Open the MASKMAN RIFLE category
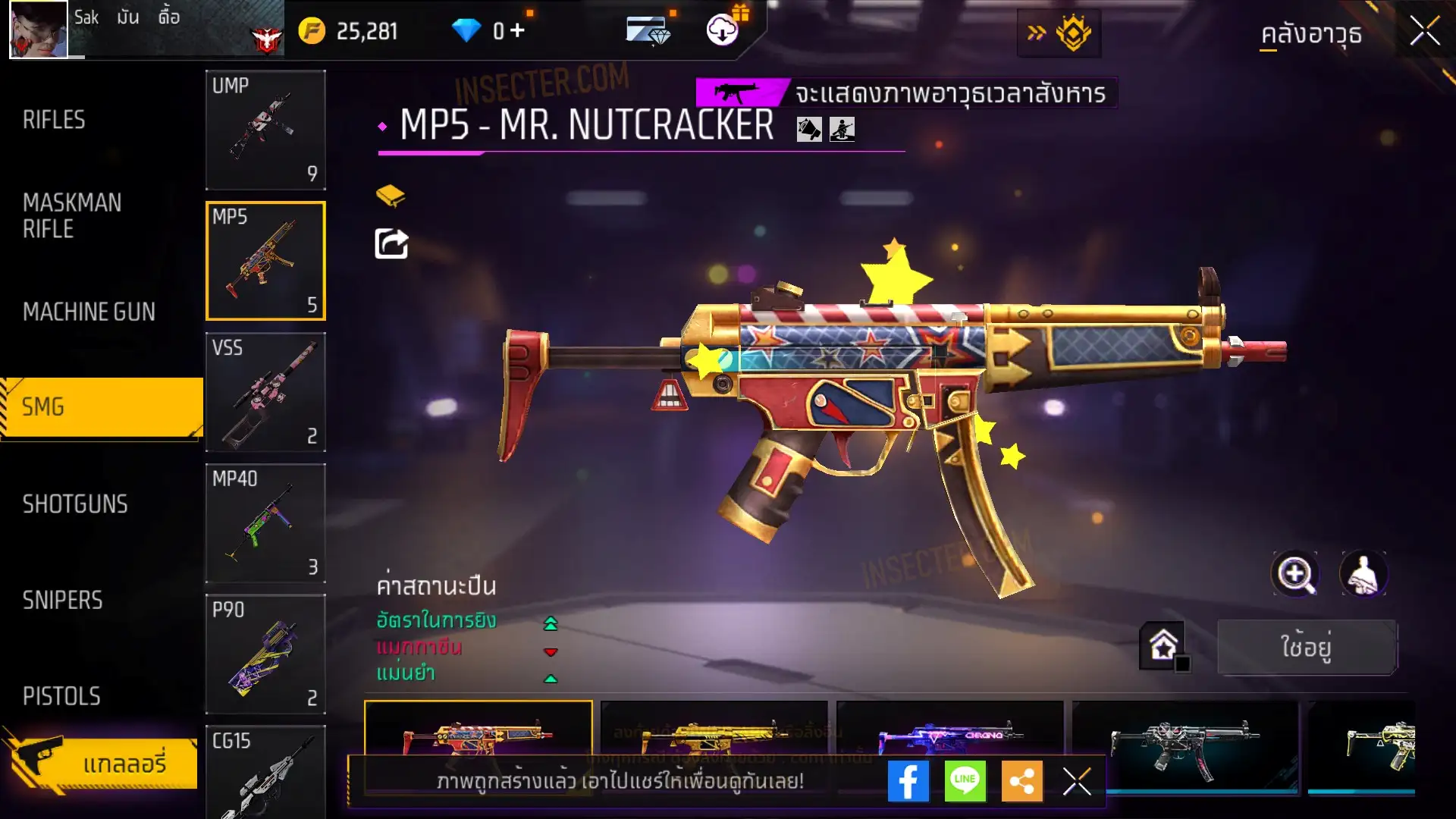 point(72,216)
